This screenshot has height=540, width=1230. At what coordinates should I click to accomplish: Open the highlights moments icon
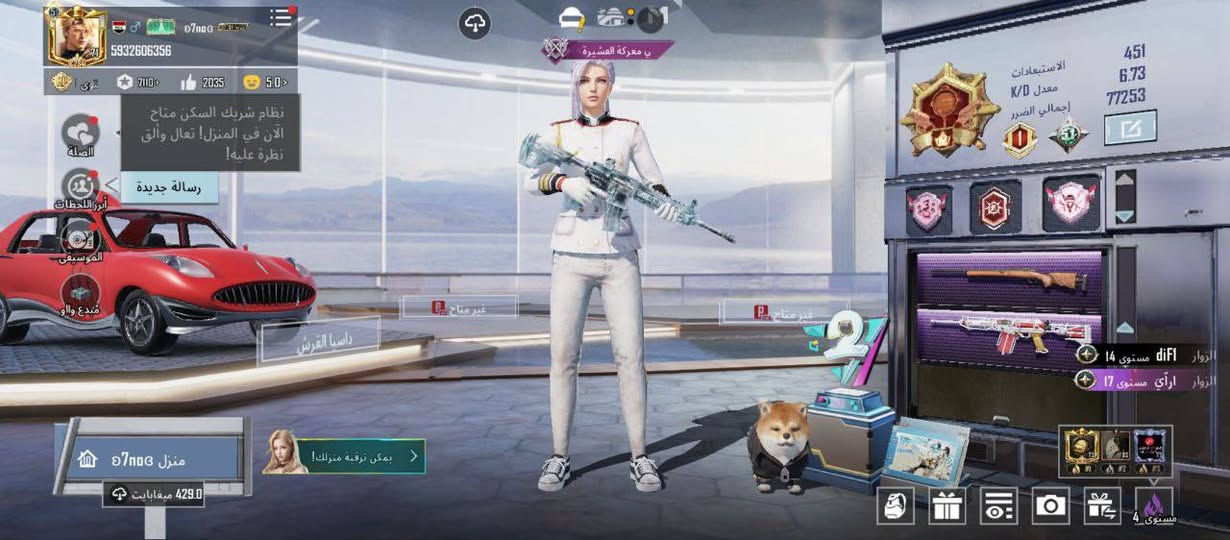[79, 187]
